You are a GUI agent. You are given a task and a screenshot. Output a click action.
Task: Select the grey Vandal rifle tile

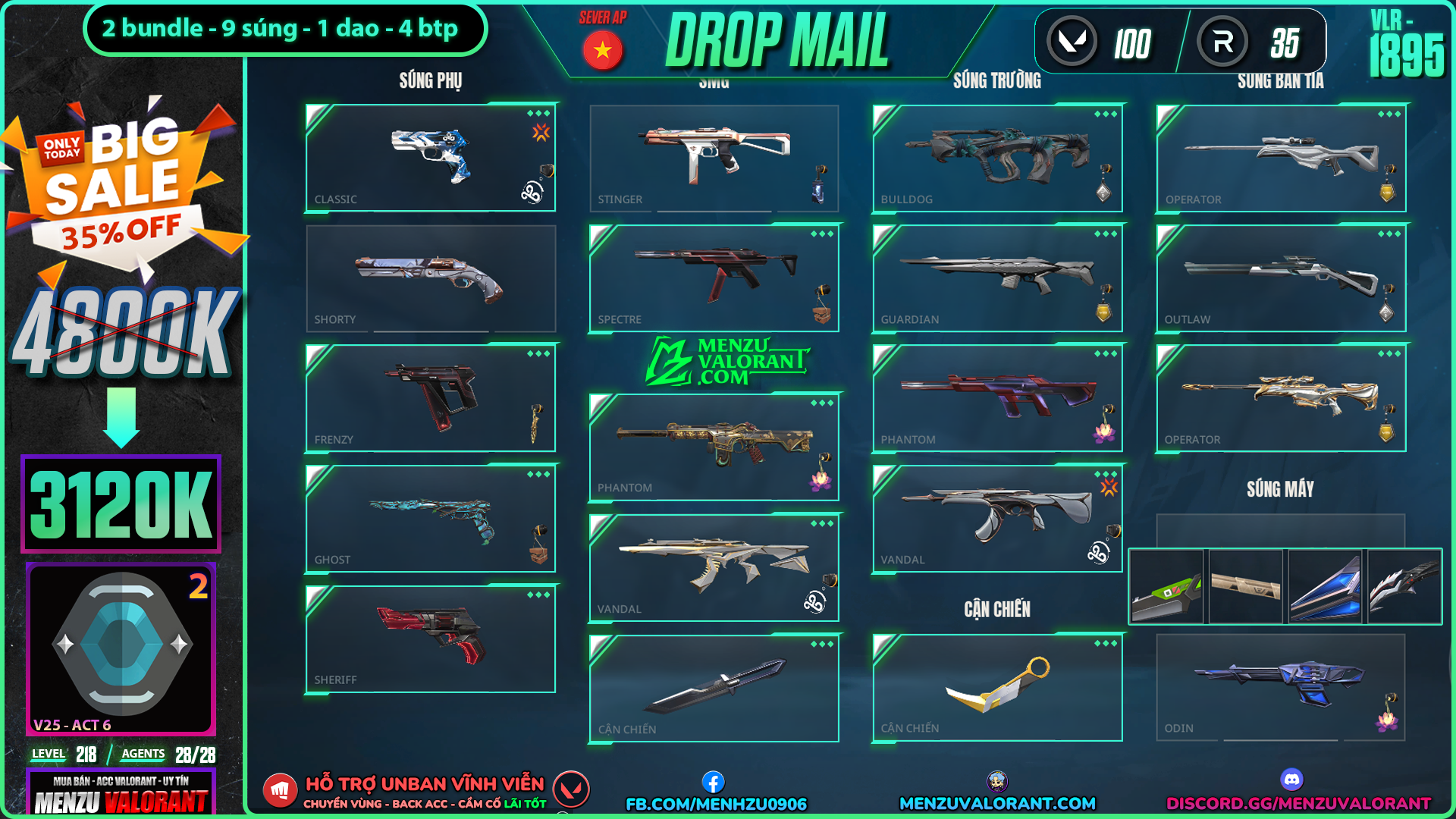tap(997, 519)
